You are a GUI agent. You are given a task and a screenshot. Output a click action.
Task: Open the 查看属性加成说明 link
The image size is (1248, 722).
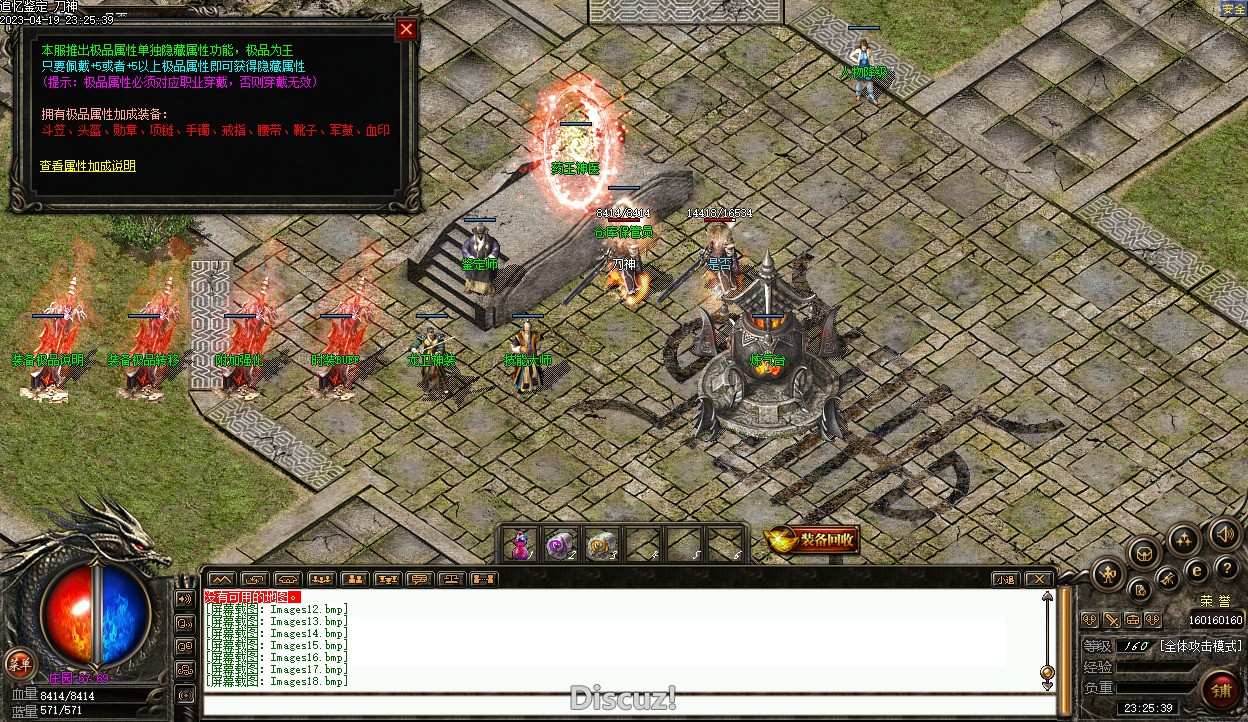(x=88, y=166)
